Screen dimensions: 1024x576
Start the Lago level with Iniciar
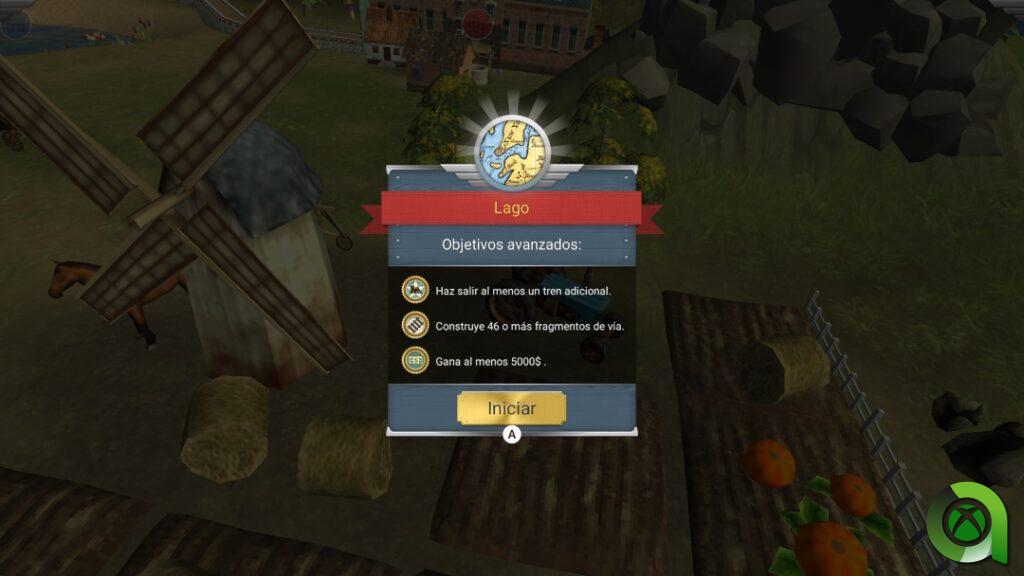[511, 408]
